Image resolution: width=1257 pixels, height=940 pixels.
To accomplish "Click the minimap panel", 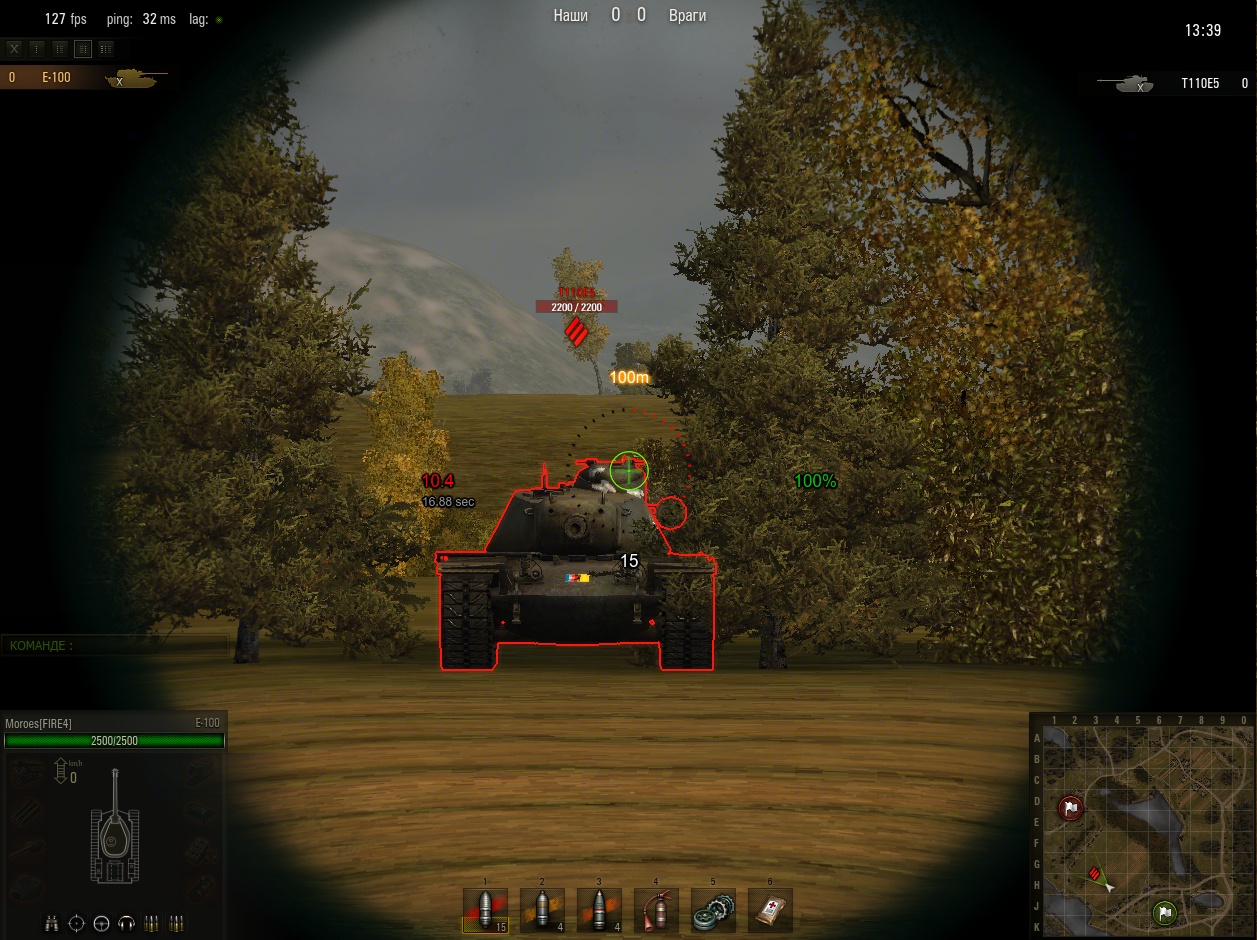I will coord(1142,826).
